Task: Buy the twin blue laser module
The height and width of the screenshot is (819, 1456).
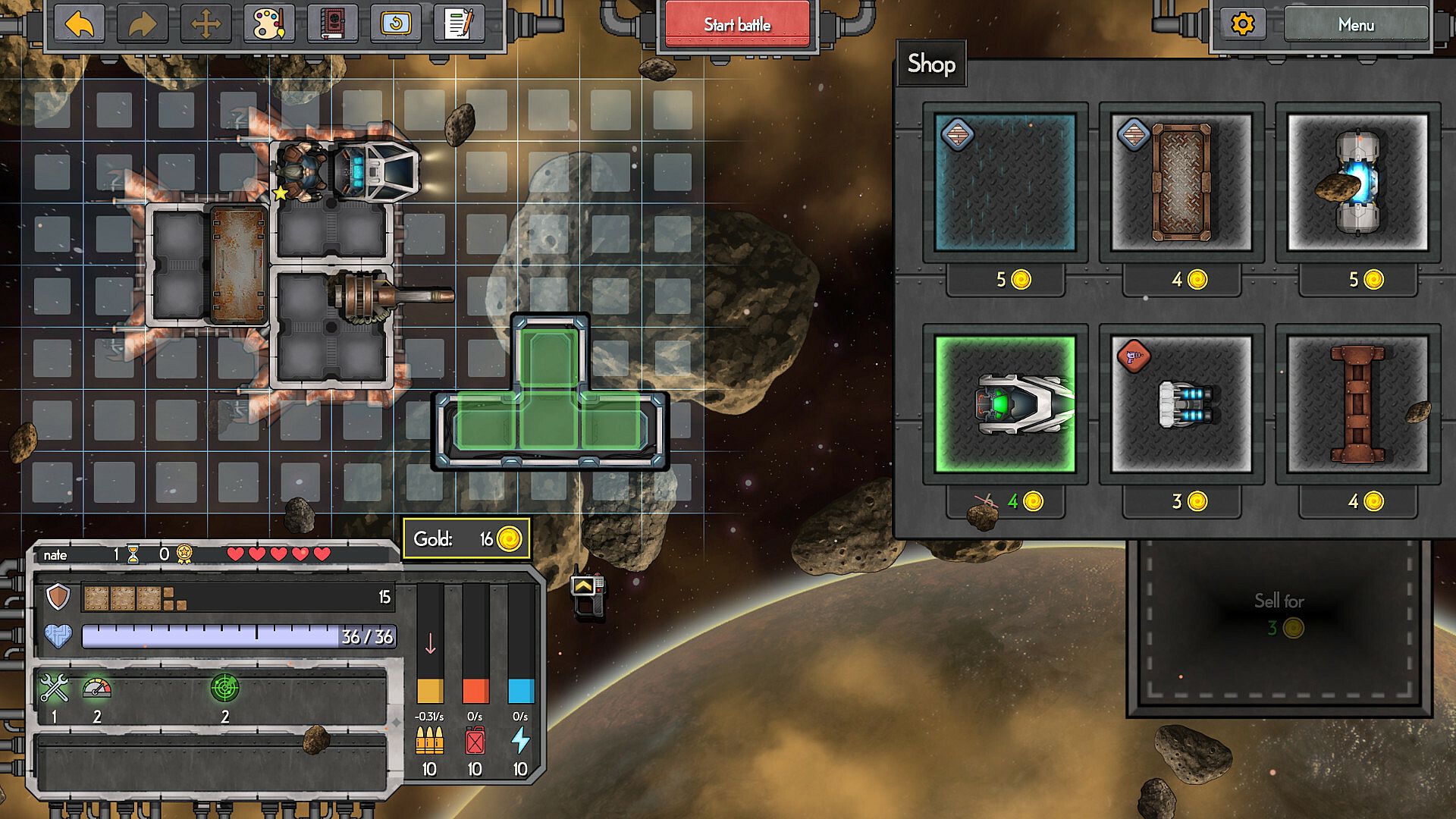Action: pyautogui.click(x=1181, y=404)
